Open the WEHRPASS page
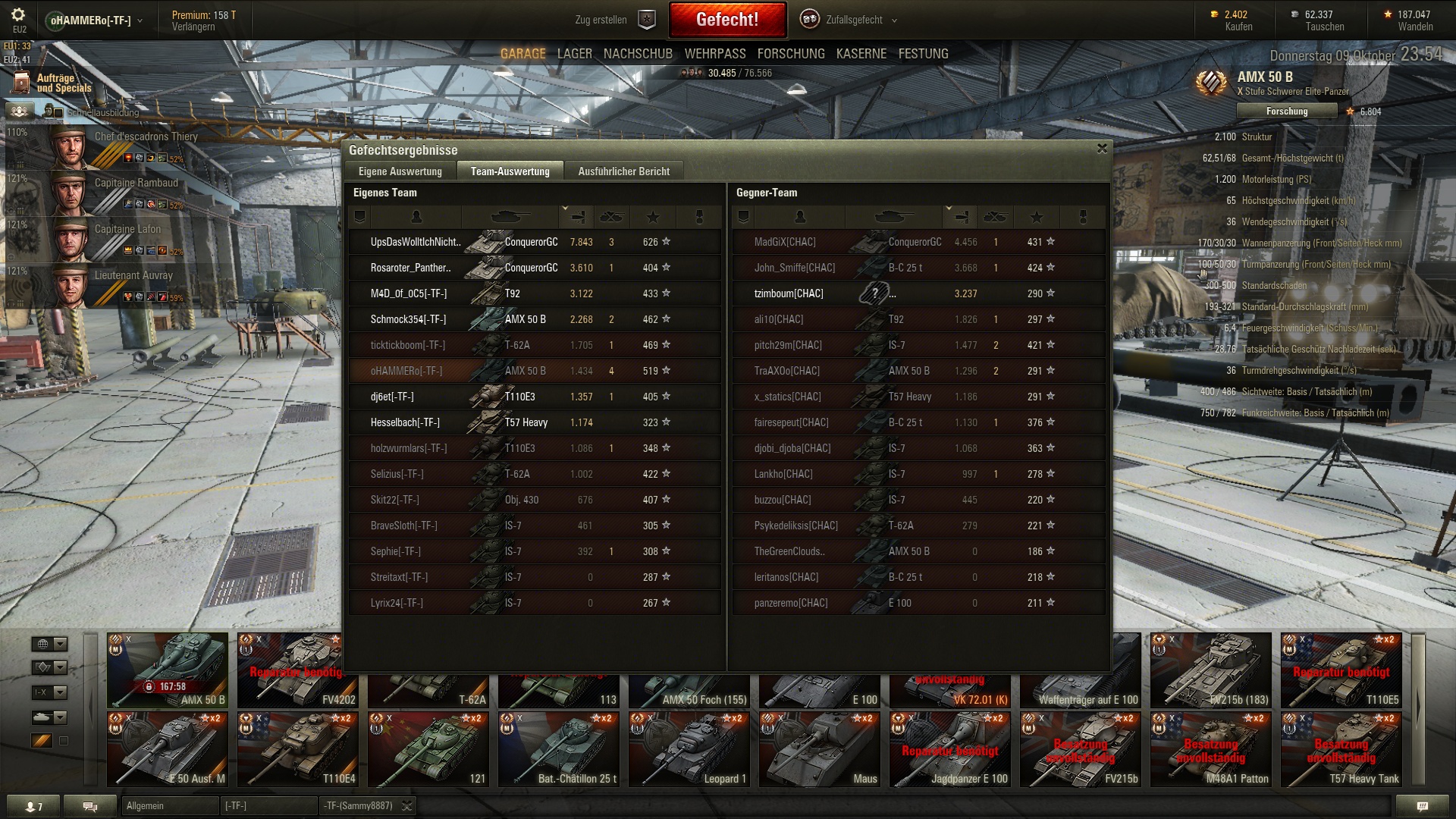 [714, 54]
